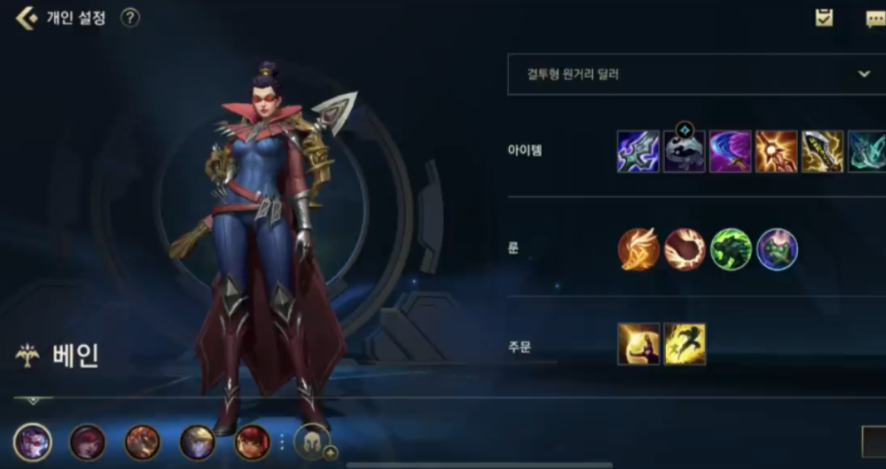Screen dimensions: 886x469
Task: Select the running figure summoner spell
Action: click(x=685, y=344)
